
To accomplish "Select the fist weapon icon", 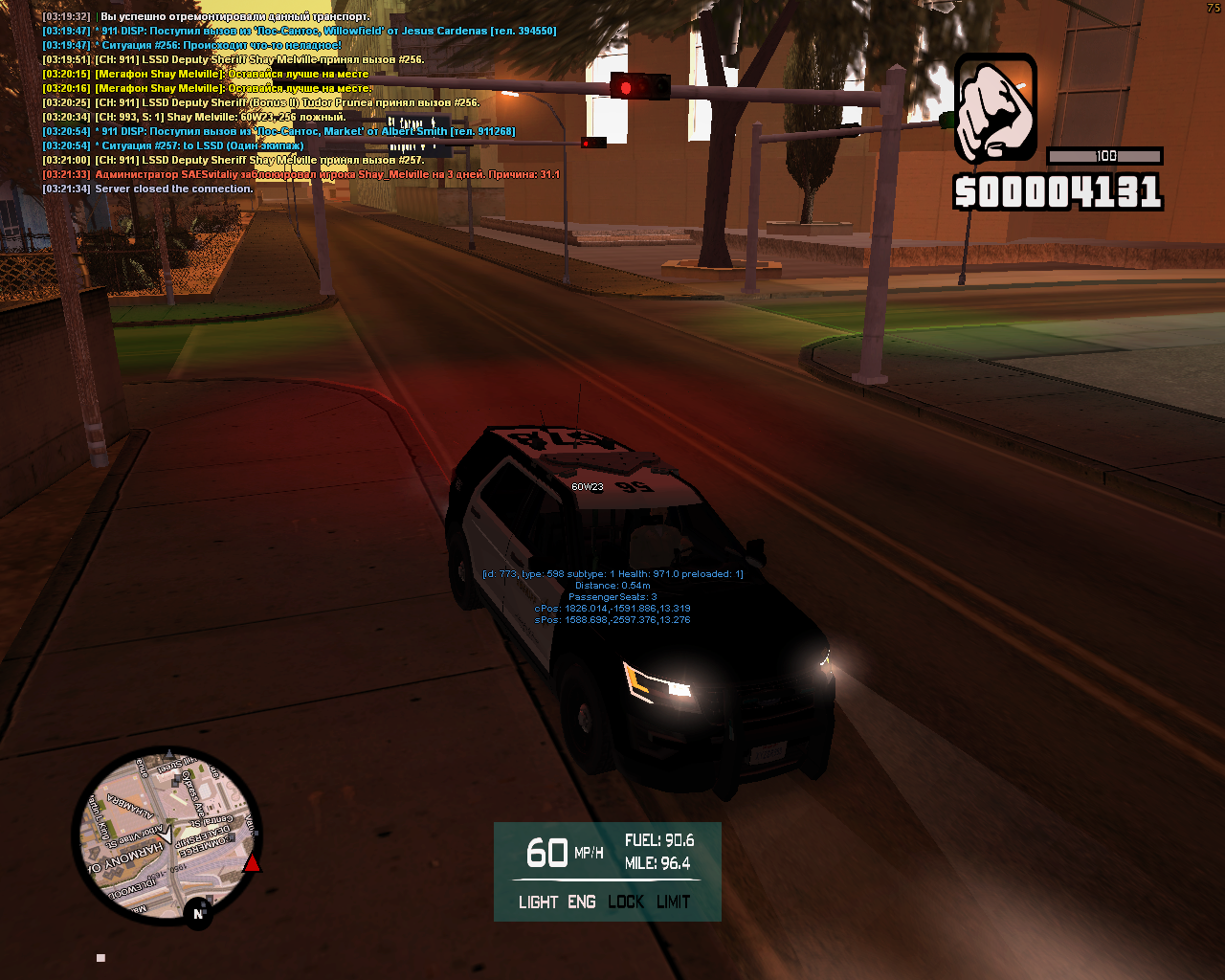I will 995,107.
